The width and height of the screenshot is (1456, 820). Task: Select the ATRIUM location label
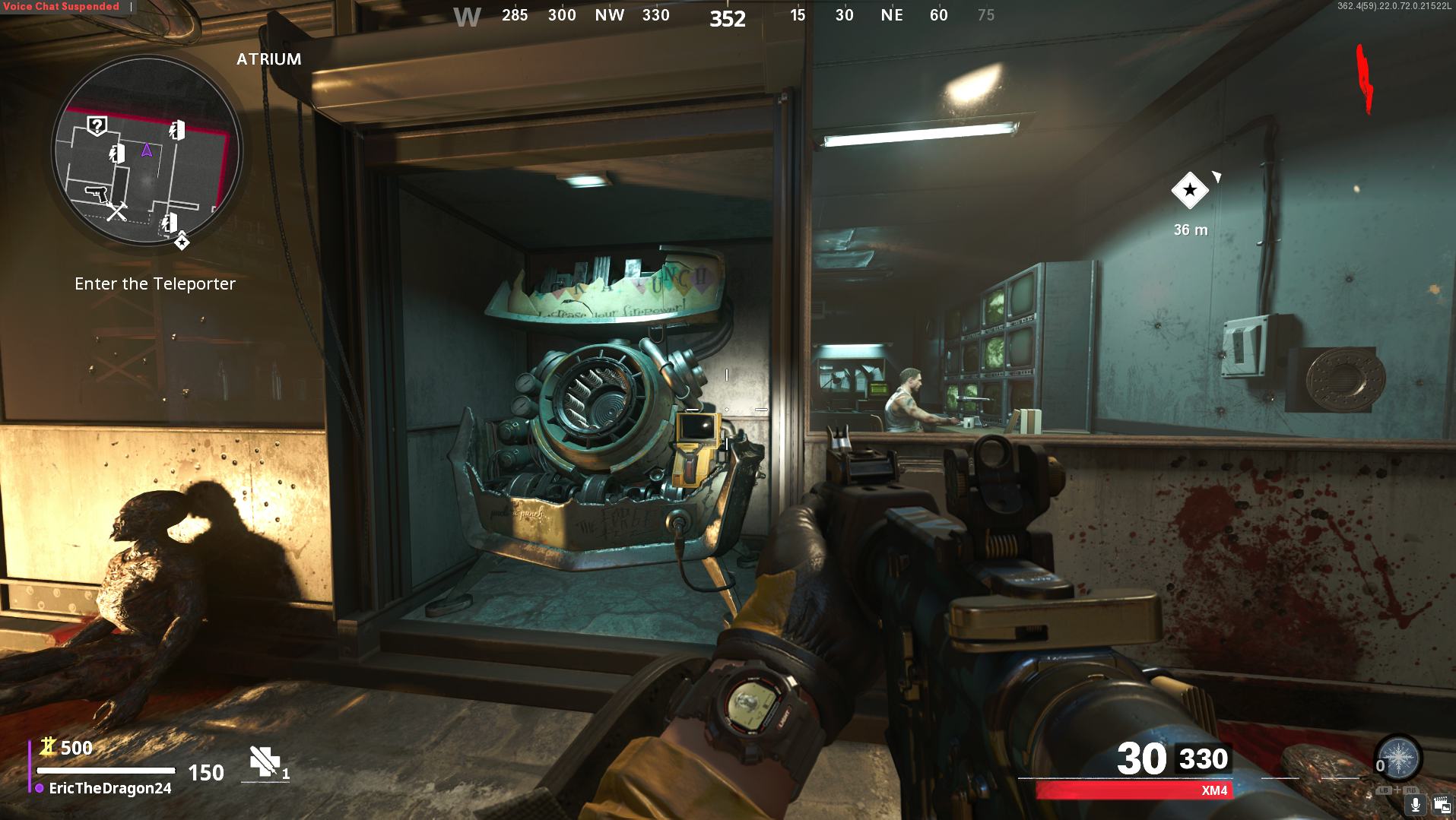tap(267, 59)
